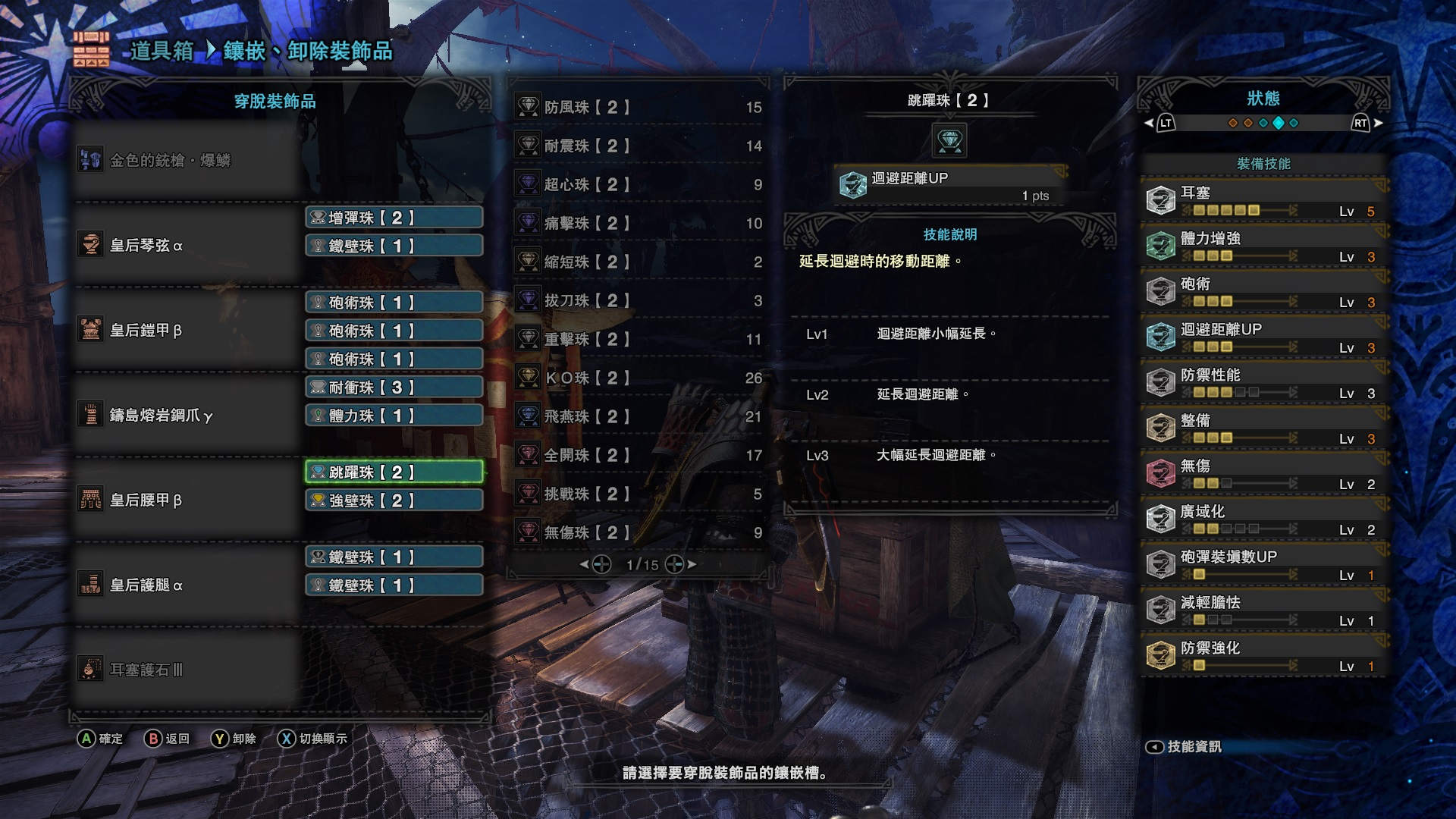Go to next jewel list page arrow
The width and height of the screenshot is (1456, 819).
pos(691,564)
